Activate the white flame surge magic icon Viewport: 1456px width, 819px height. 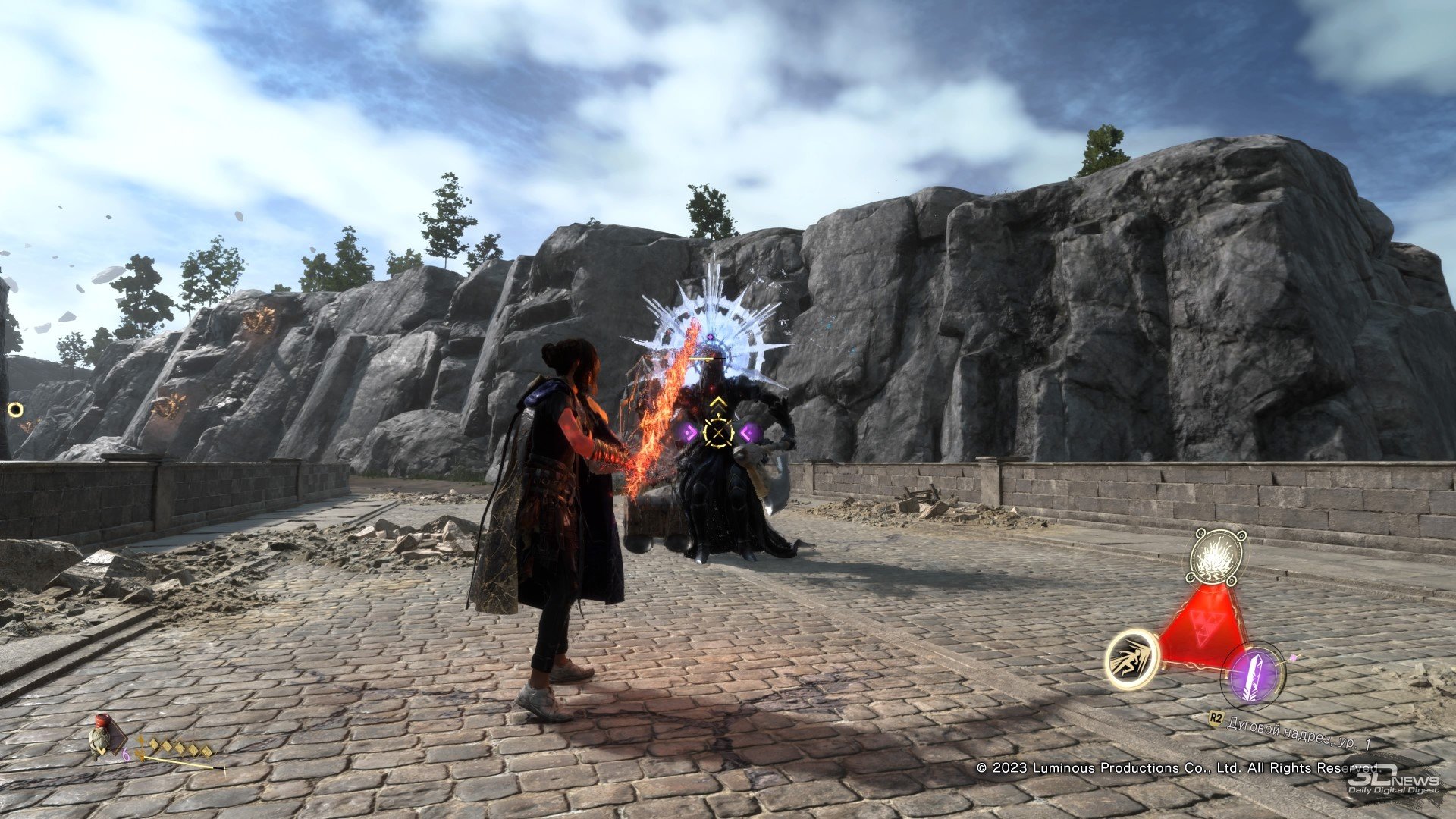[1217, 557]
